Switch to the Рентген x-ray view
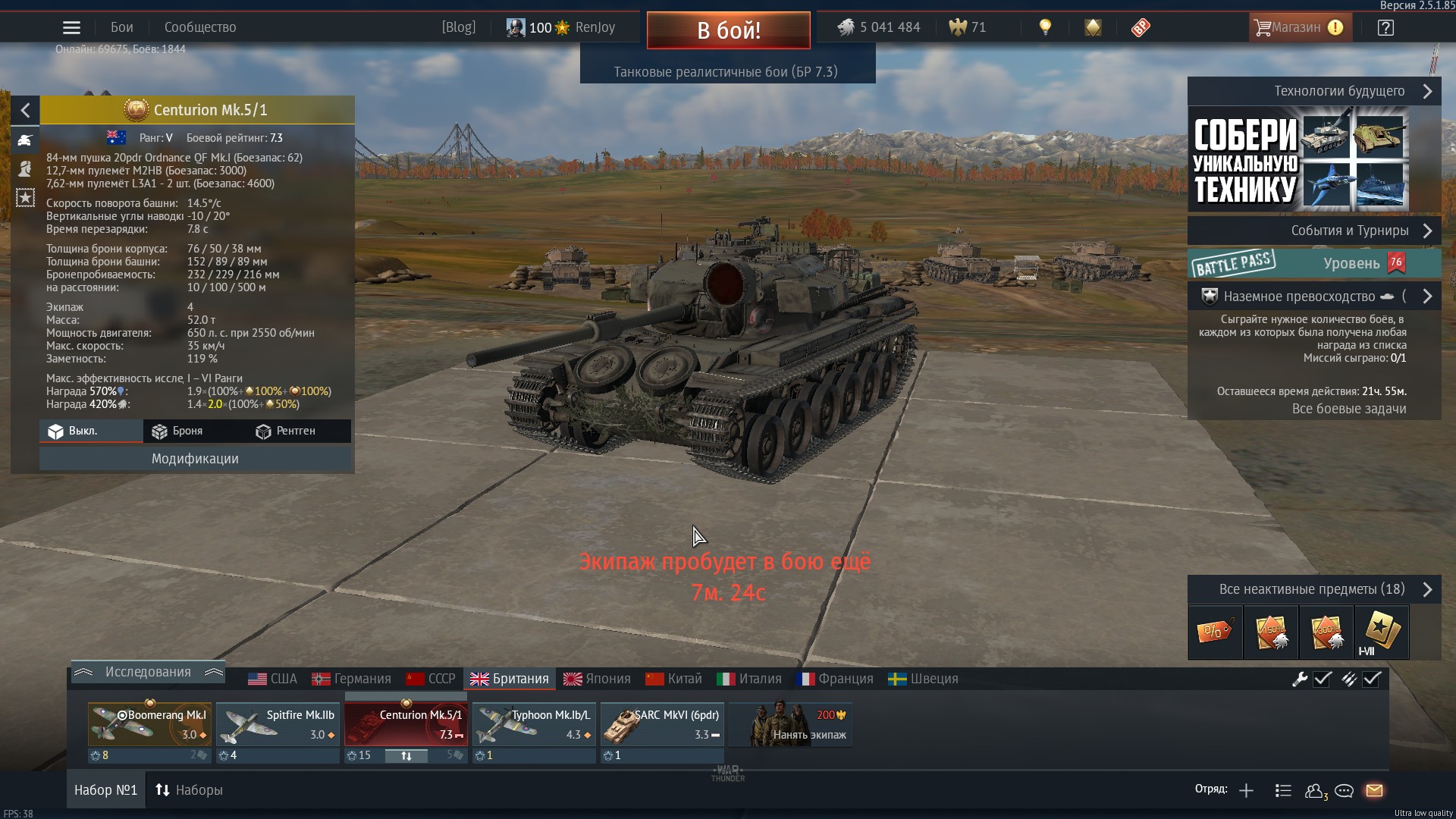This screenshot has height=819, width=1456. [x=285, y=431]
